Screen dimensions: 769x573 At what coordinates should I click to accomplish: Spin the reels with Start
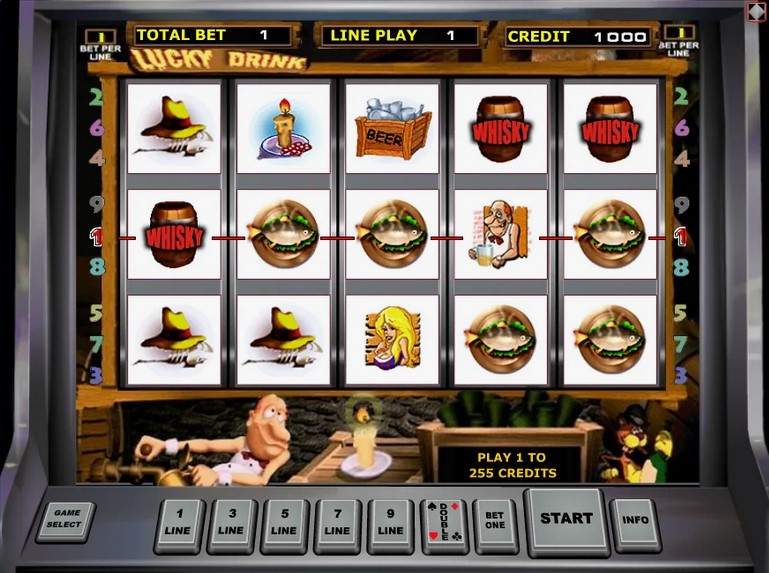click(566, 519)
